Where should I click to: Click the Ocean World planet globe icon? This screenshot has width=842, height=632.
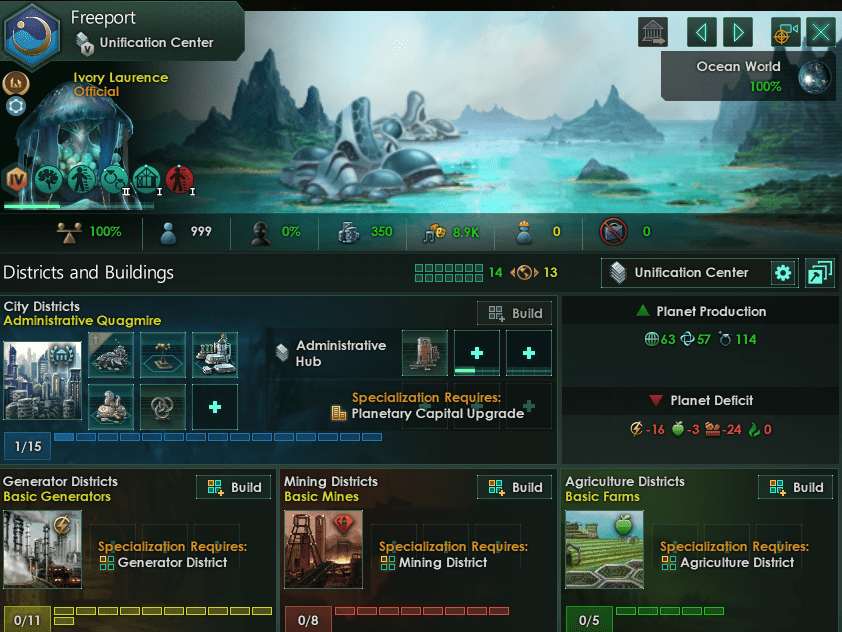click(x=815, y=77)
